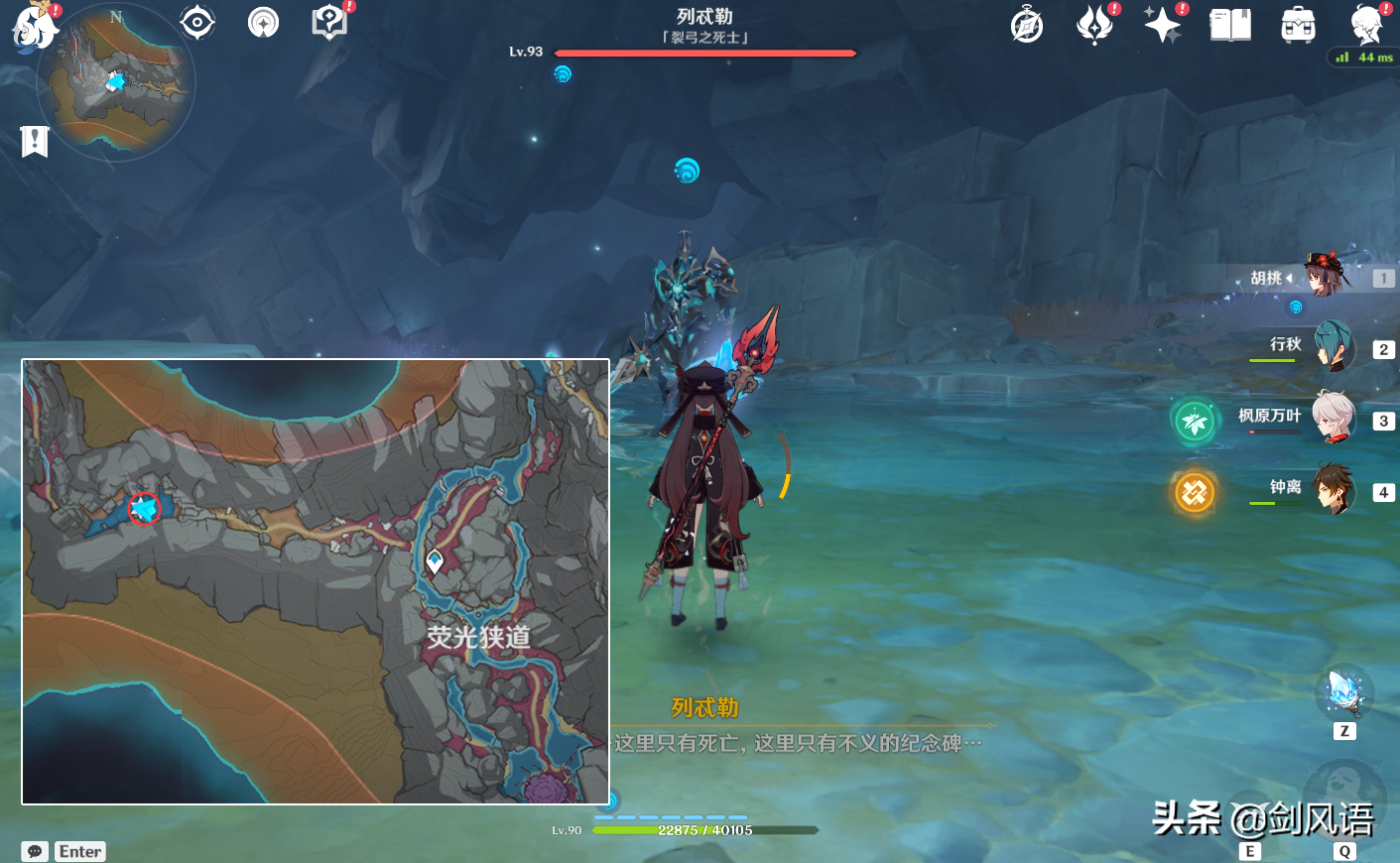Viewport: 1400px width, 863px height.
Task: Open the adventure compass icon
Action: 1027,25
